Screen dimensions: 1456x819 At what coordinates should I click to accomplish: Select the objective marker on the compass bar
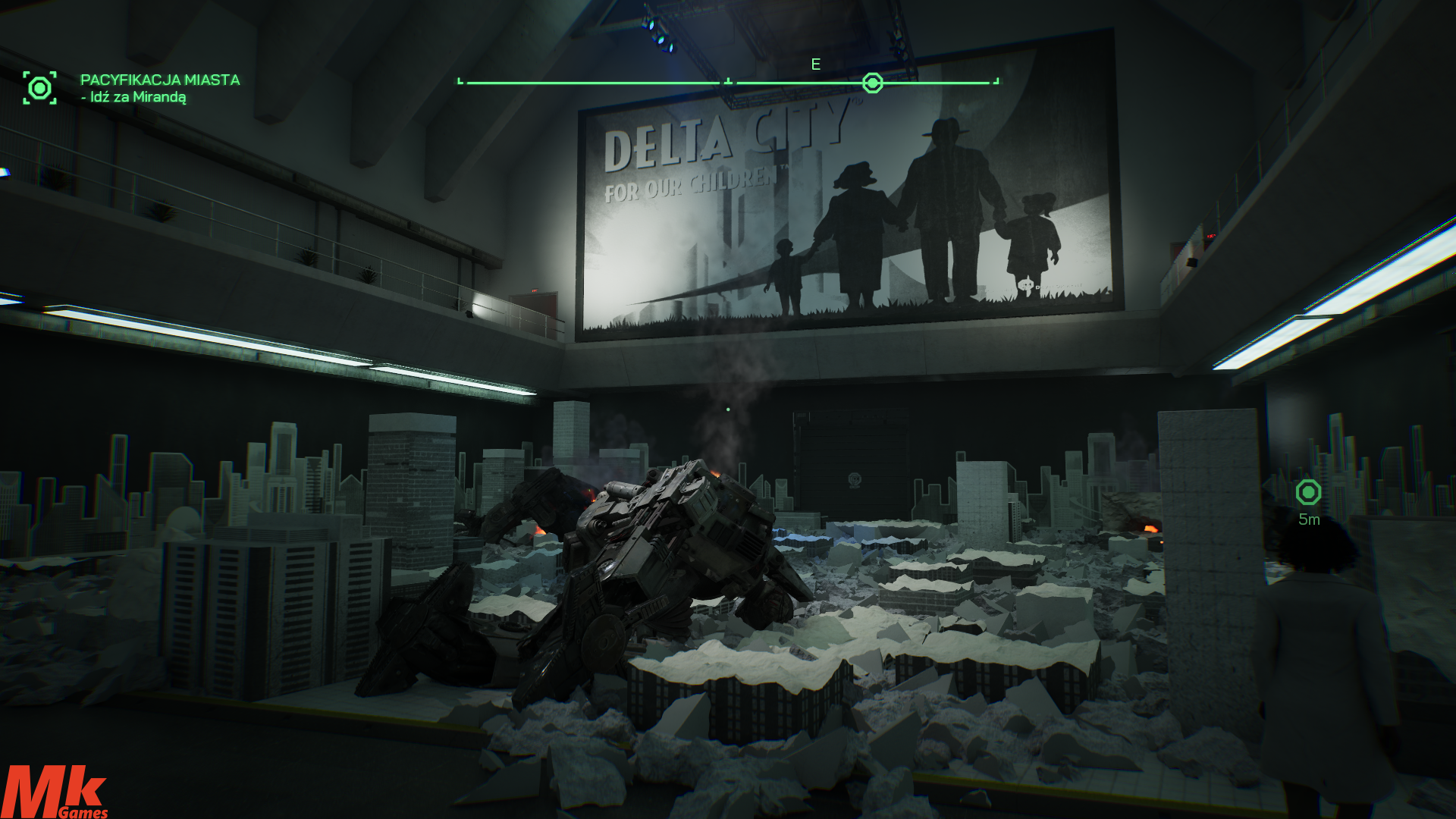click(x=873, y=83)
